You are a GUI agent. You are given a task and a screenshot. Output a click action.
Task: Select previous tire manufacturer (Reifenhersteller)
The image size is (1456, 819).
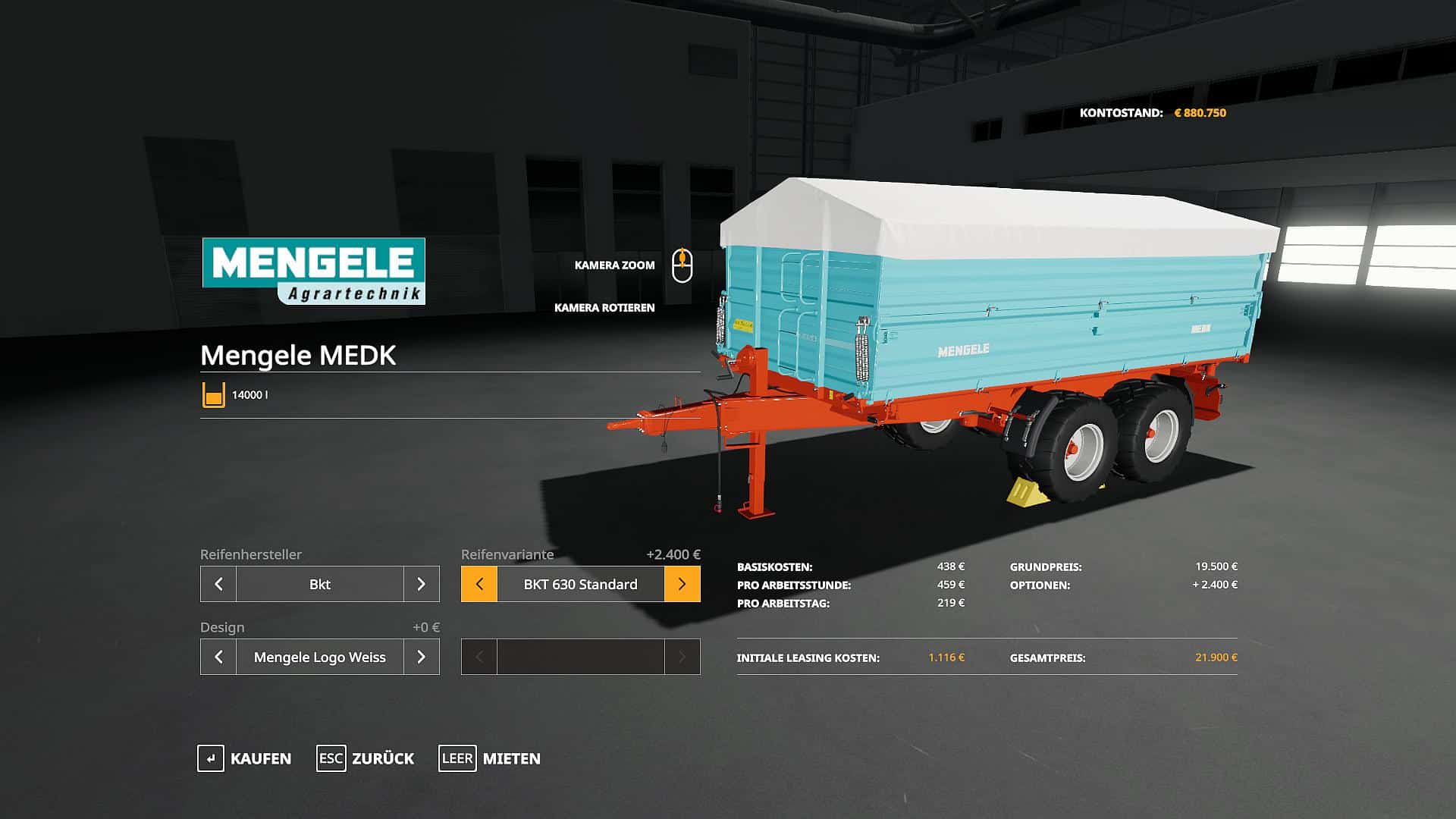[218, 584]
